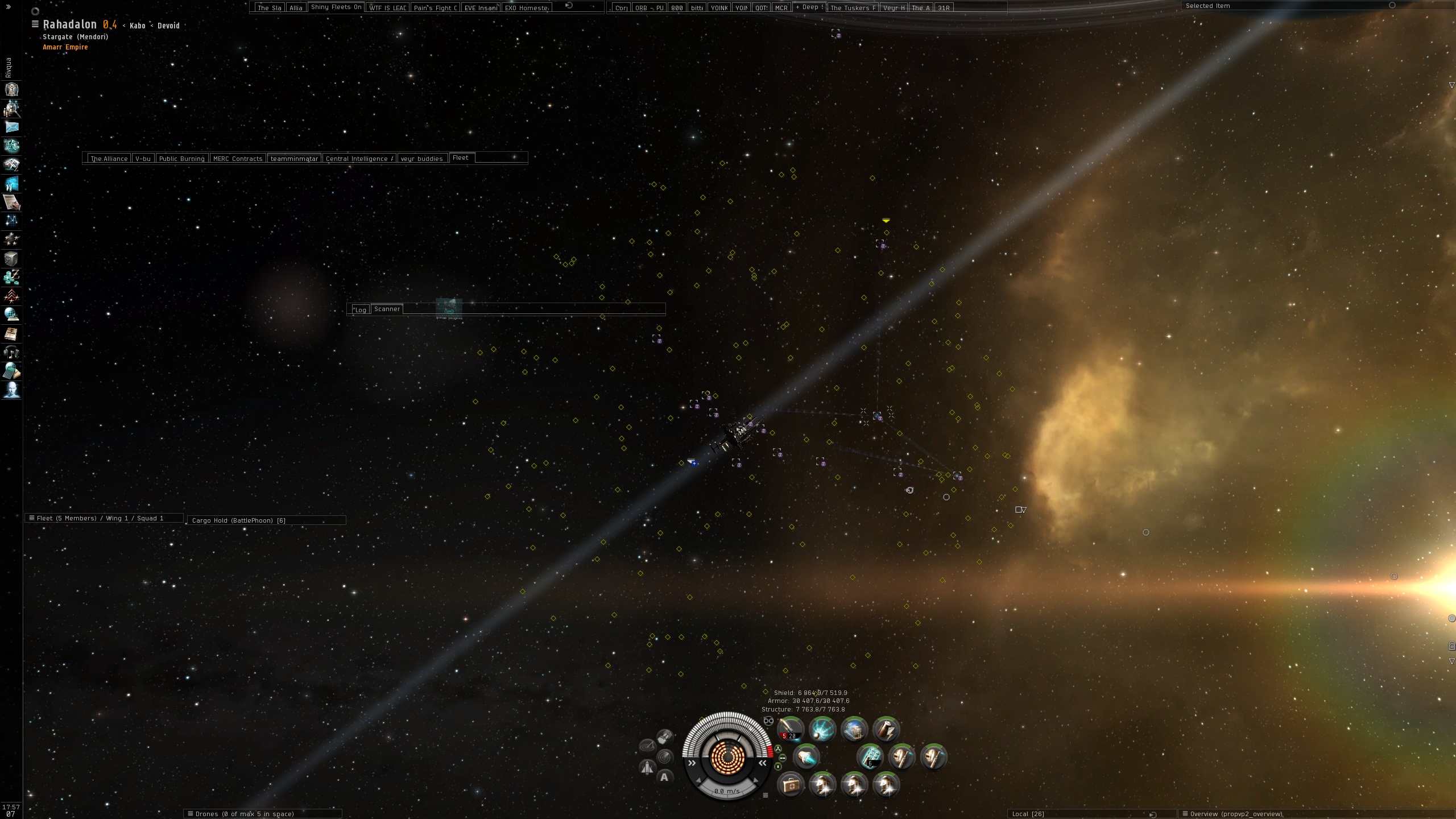1456x819 pixels.
Task: Open the Fleet chat tab
Action: pyautogui.click(x=461, y=158)
